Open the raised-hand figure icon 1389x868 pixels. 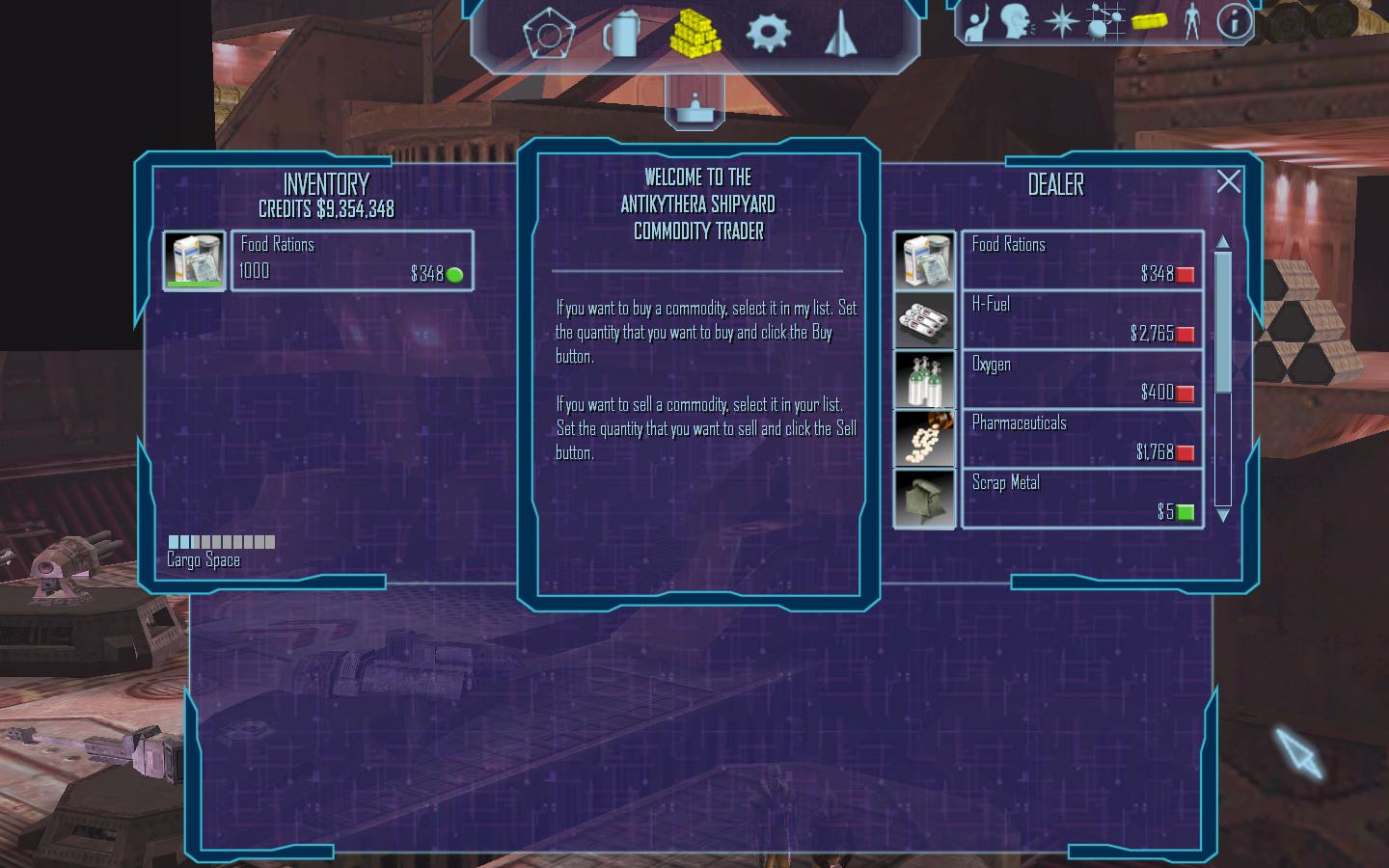tap(976, 22)
